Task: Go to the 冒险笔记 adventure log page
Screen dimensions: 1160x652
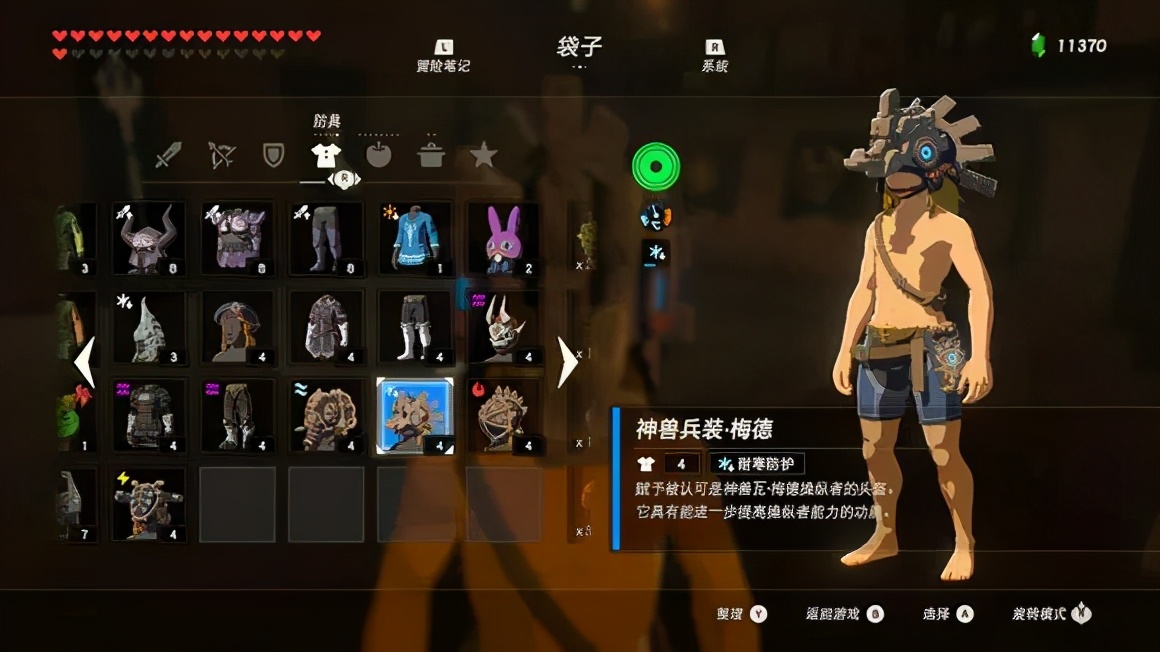Action: click(x=443, y=56)
